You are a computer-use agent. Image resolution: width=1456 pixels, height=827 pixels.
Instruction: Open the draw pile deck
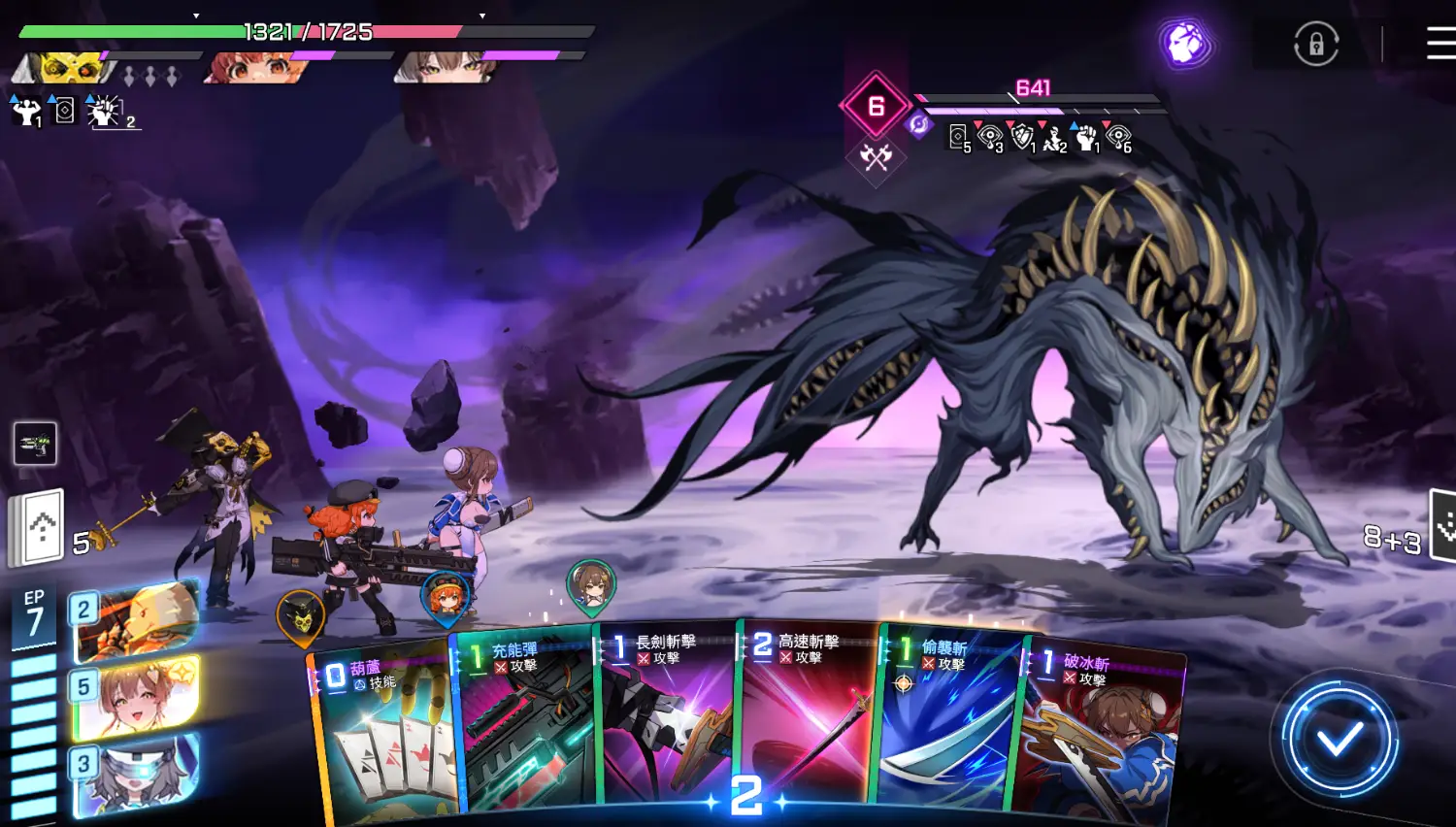pos(37,529)
